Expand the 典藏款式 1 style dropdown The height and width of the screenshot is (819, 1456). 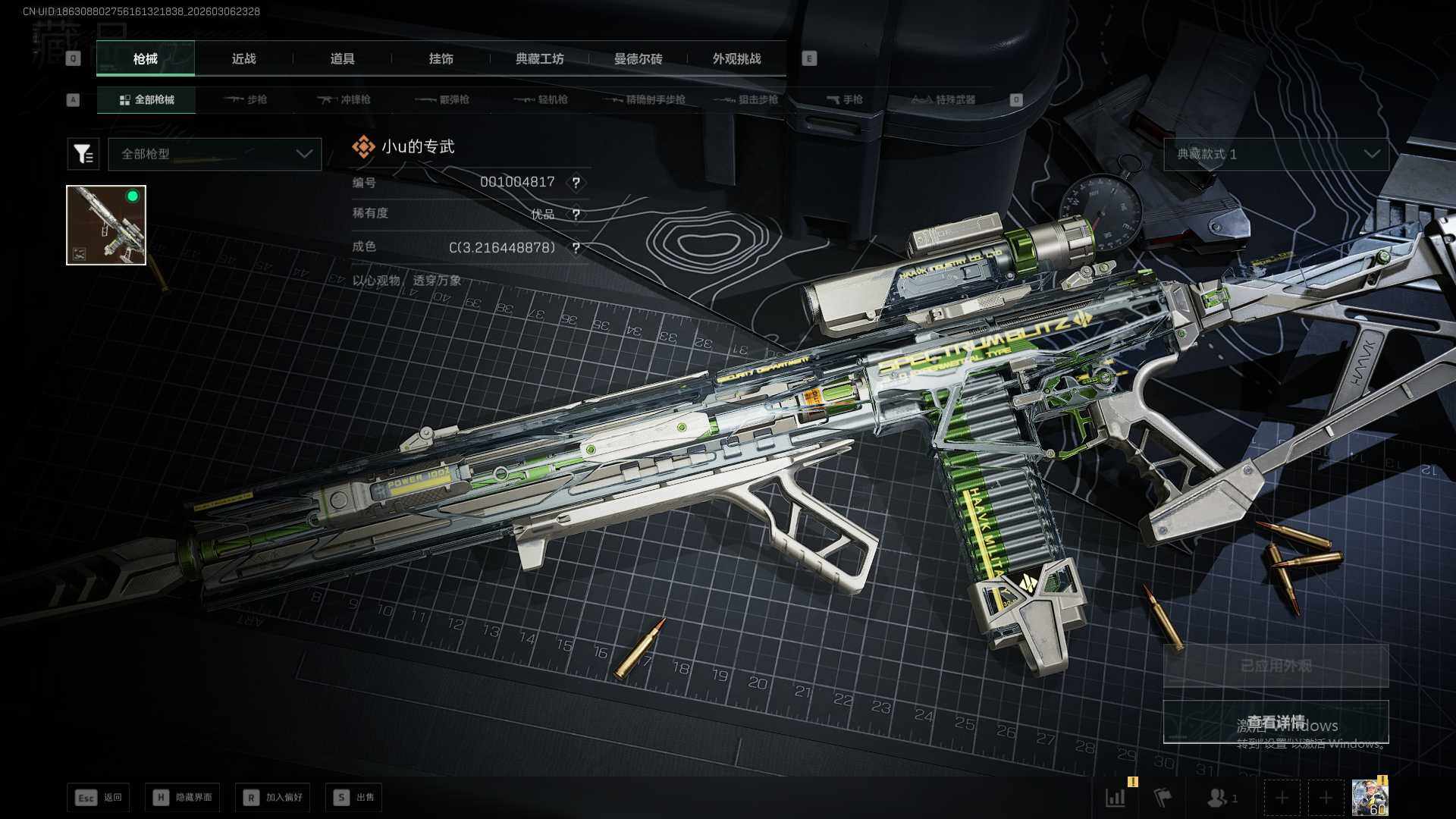point(1276,154)
